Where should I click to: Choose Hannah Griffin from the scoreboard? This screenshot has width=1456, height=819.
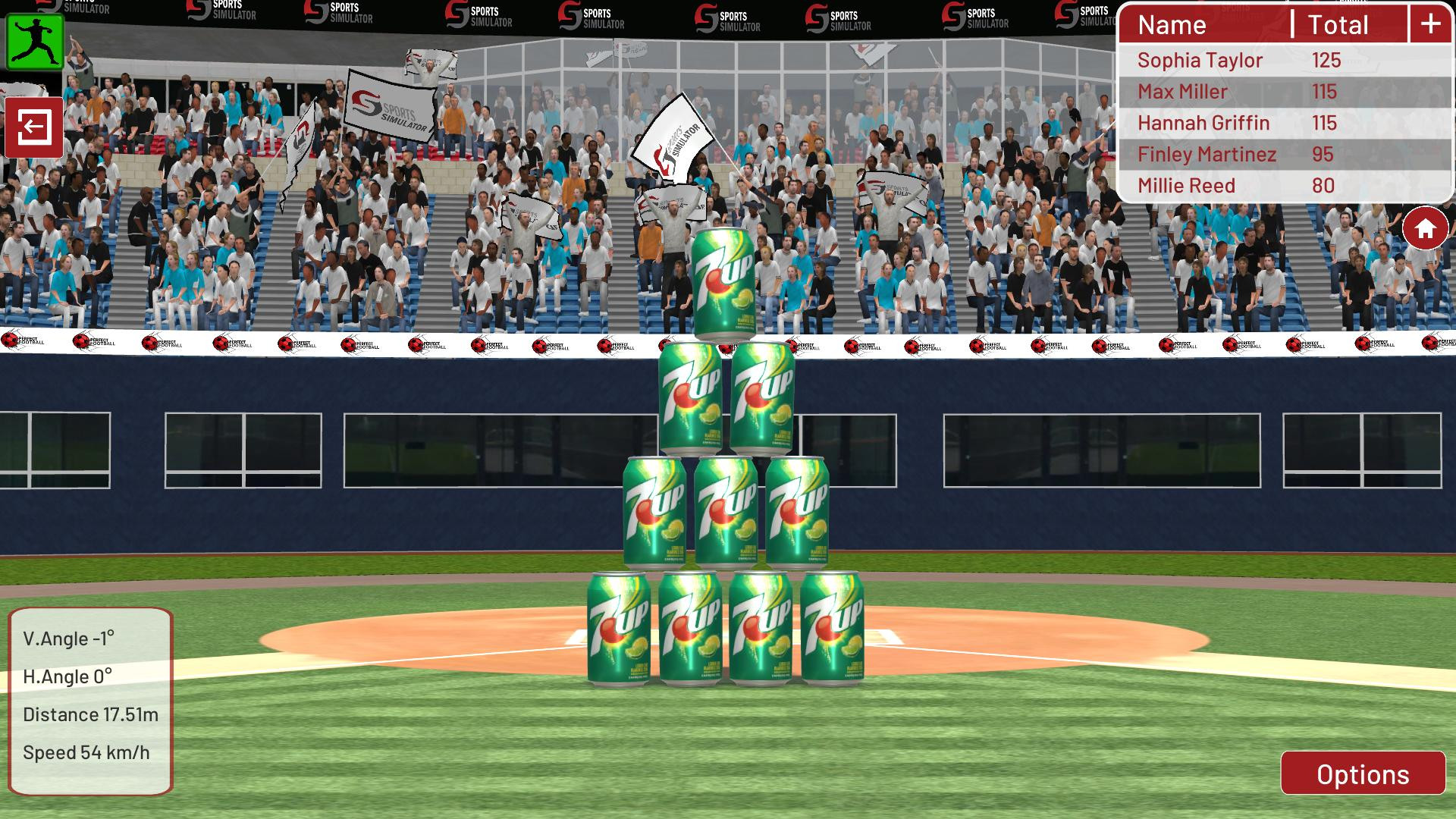pyautogui.click(x=1203, y=123)
